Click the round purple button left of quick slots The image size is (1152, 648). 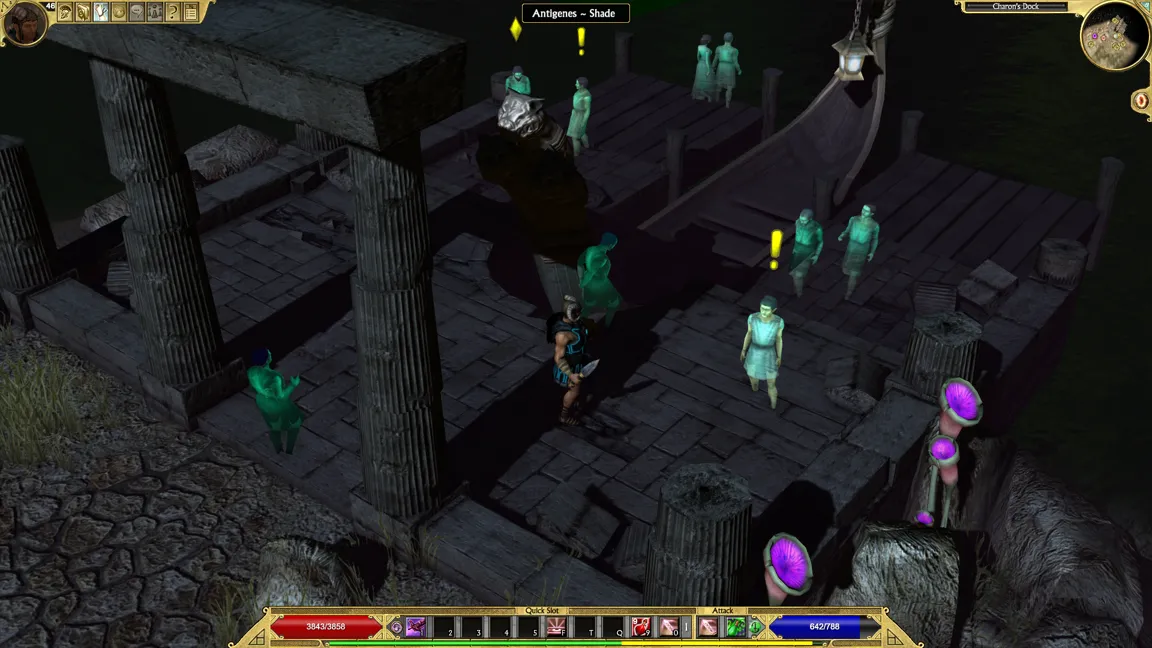(396, 628)
